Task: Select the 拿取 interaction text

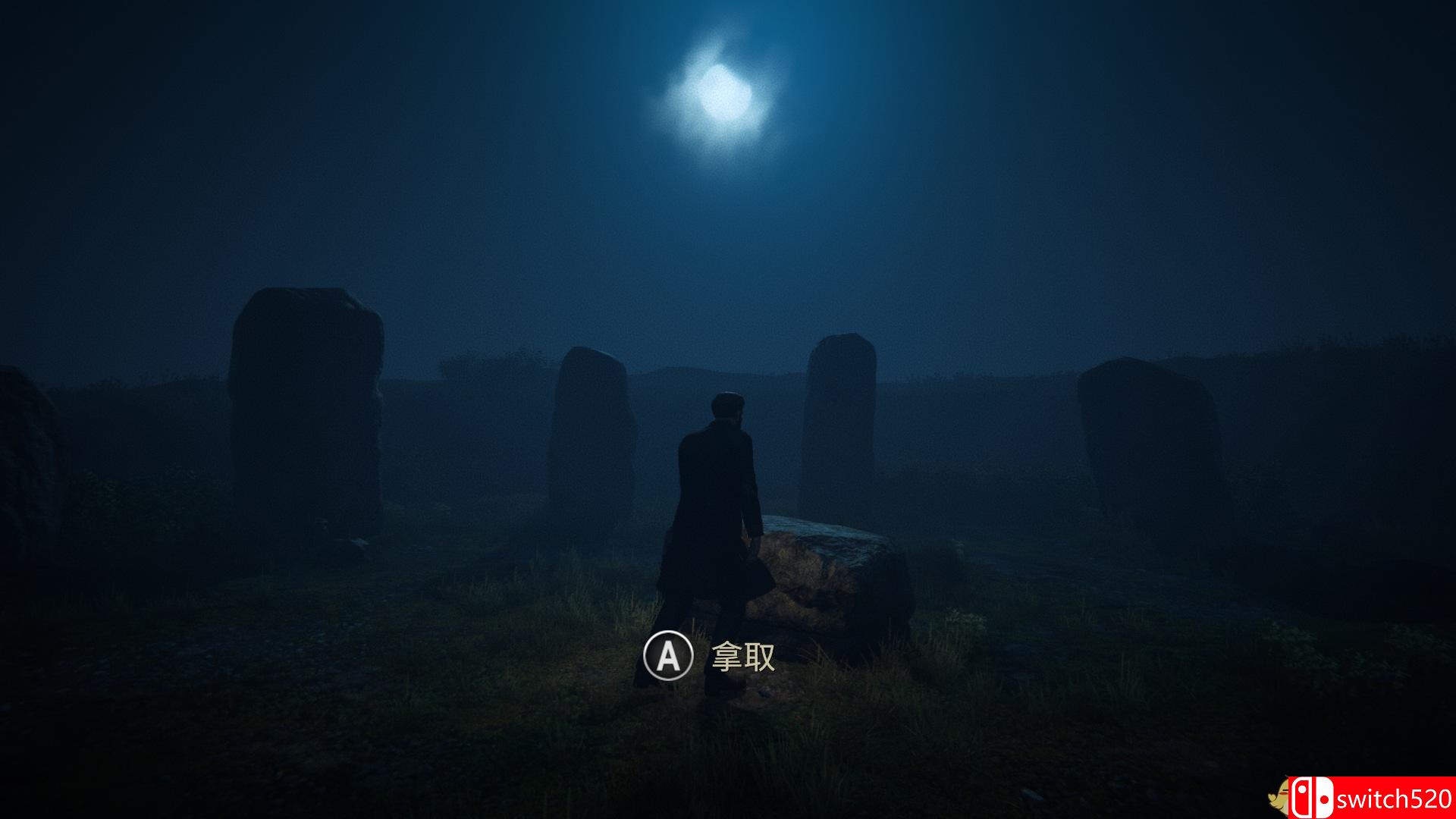Action: [x=744, y=654]
